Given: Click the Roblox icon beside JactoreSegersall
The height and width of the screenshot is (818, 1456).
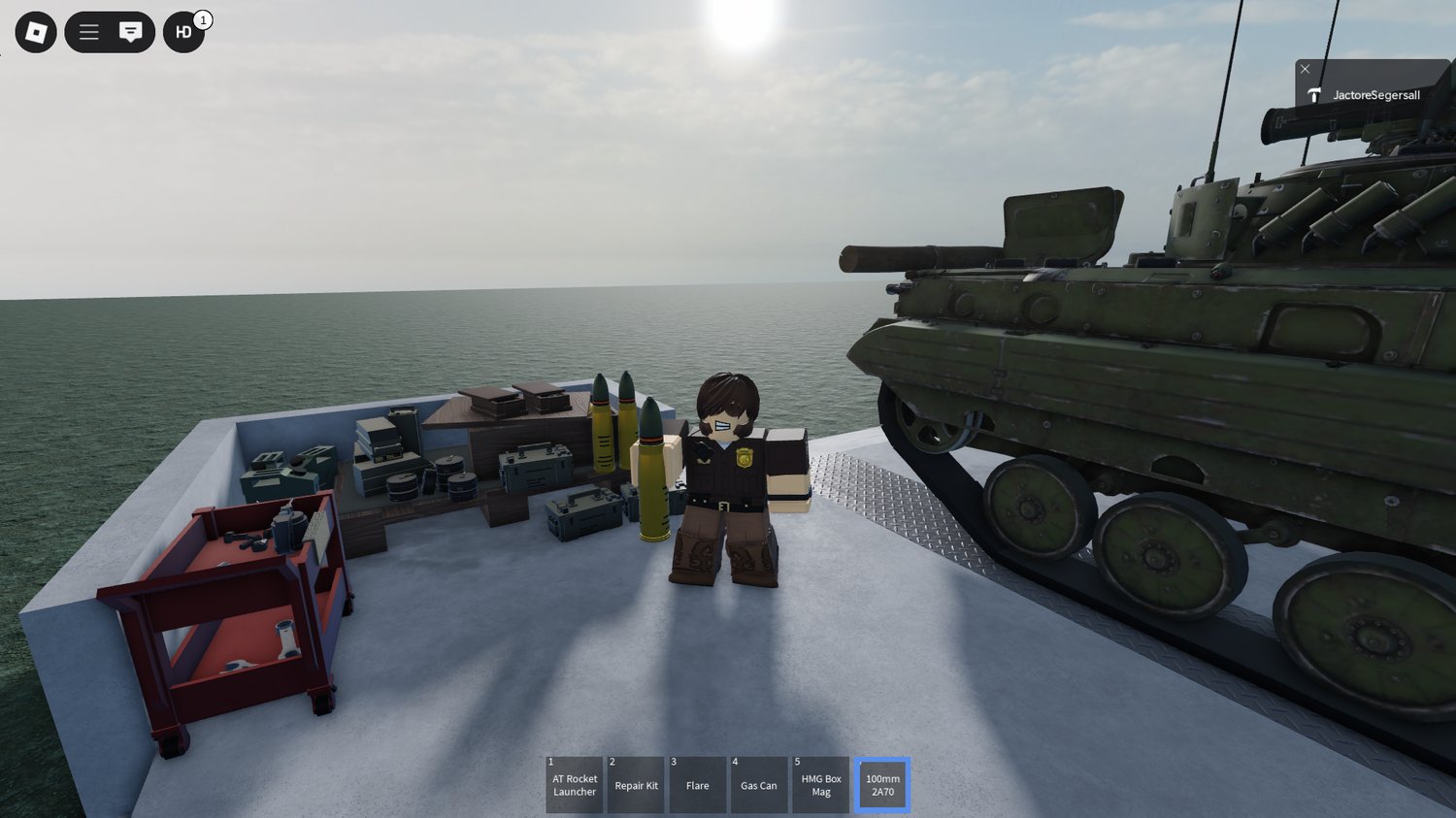Looking at the screenshot, I should point(1315,94).
